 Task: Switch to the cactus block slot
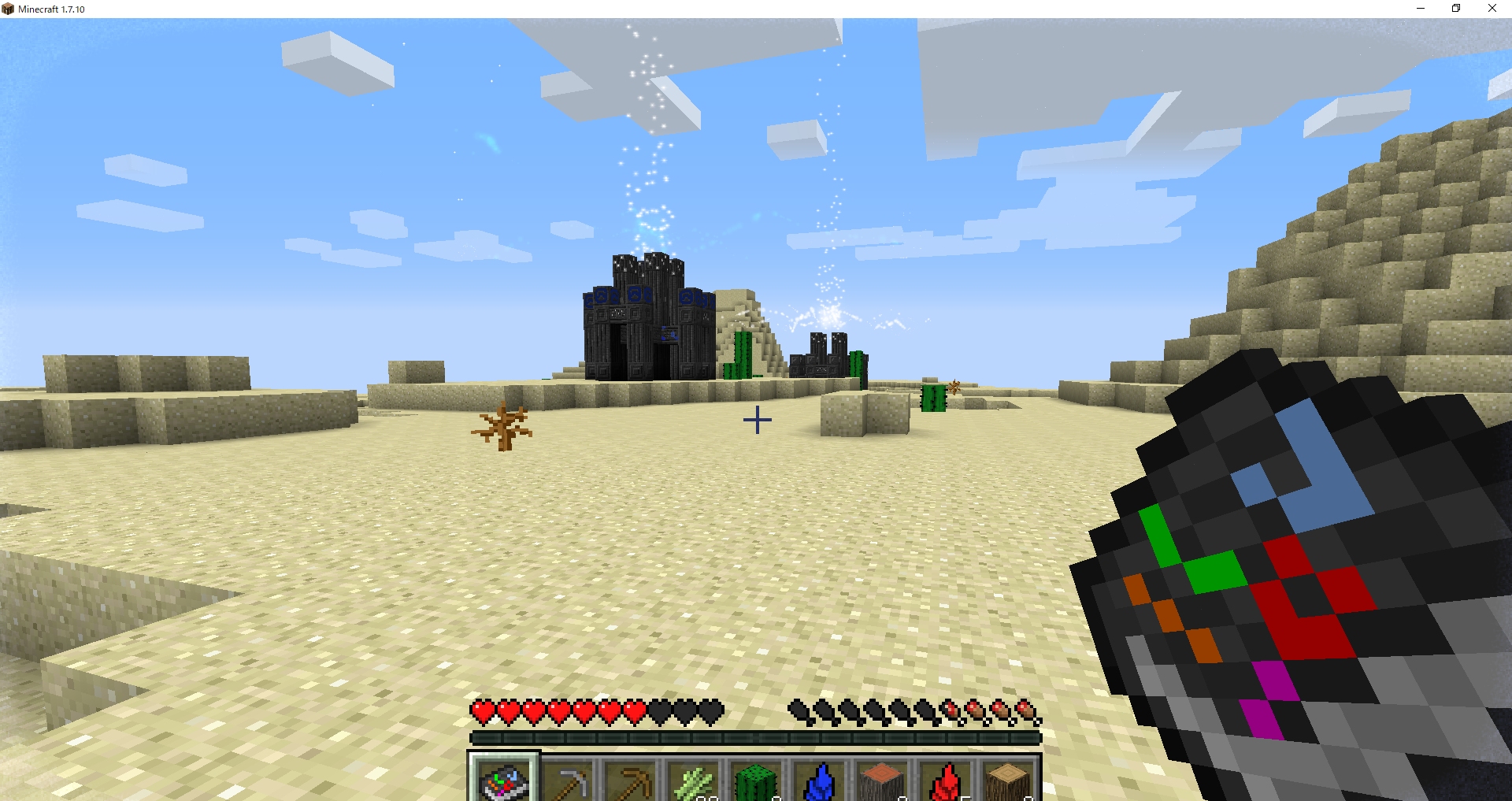coord(756,781)
